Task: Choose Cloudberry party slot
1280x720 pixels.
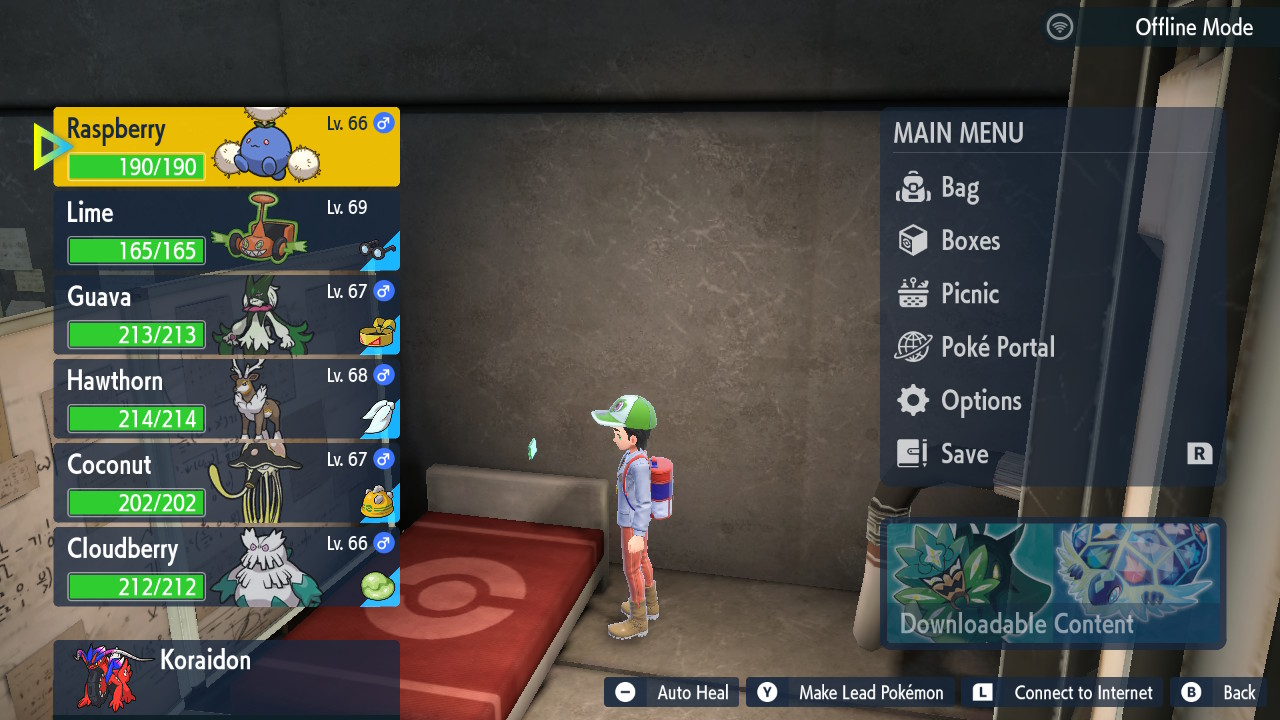Action: point(226,567)
